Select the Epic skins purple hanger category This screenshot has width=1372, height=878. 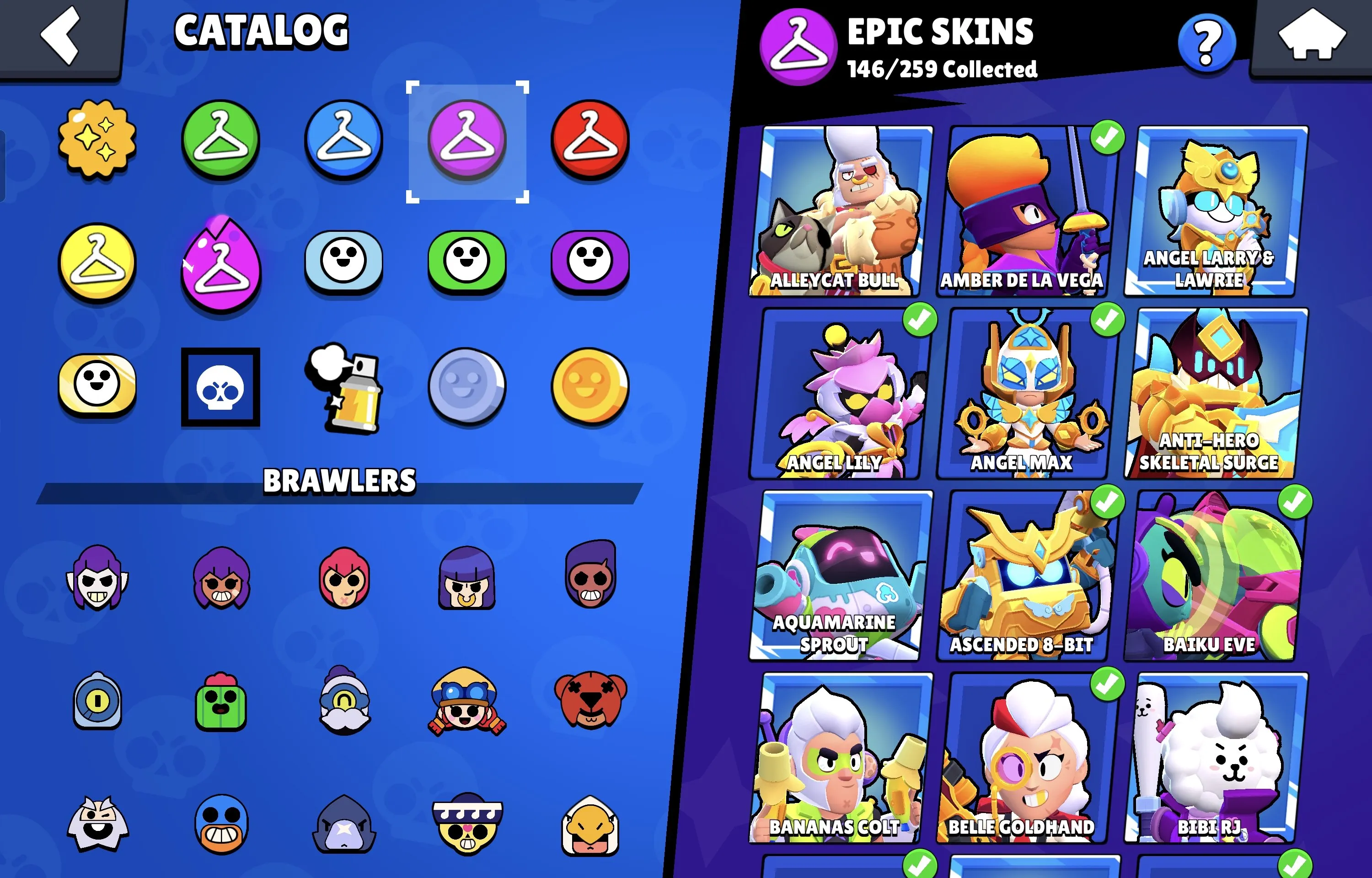tap(467, 139)
